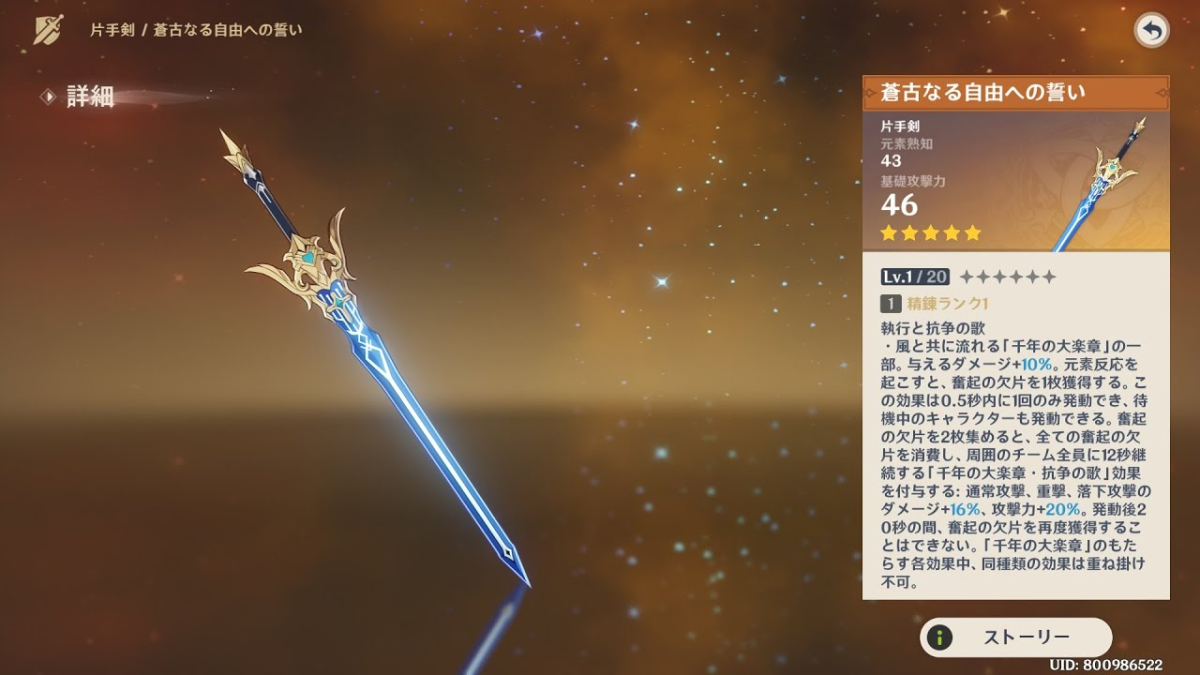Click the sword icon in header
Viewport: 1200px width, 675px height.
(48, 30)
